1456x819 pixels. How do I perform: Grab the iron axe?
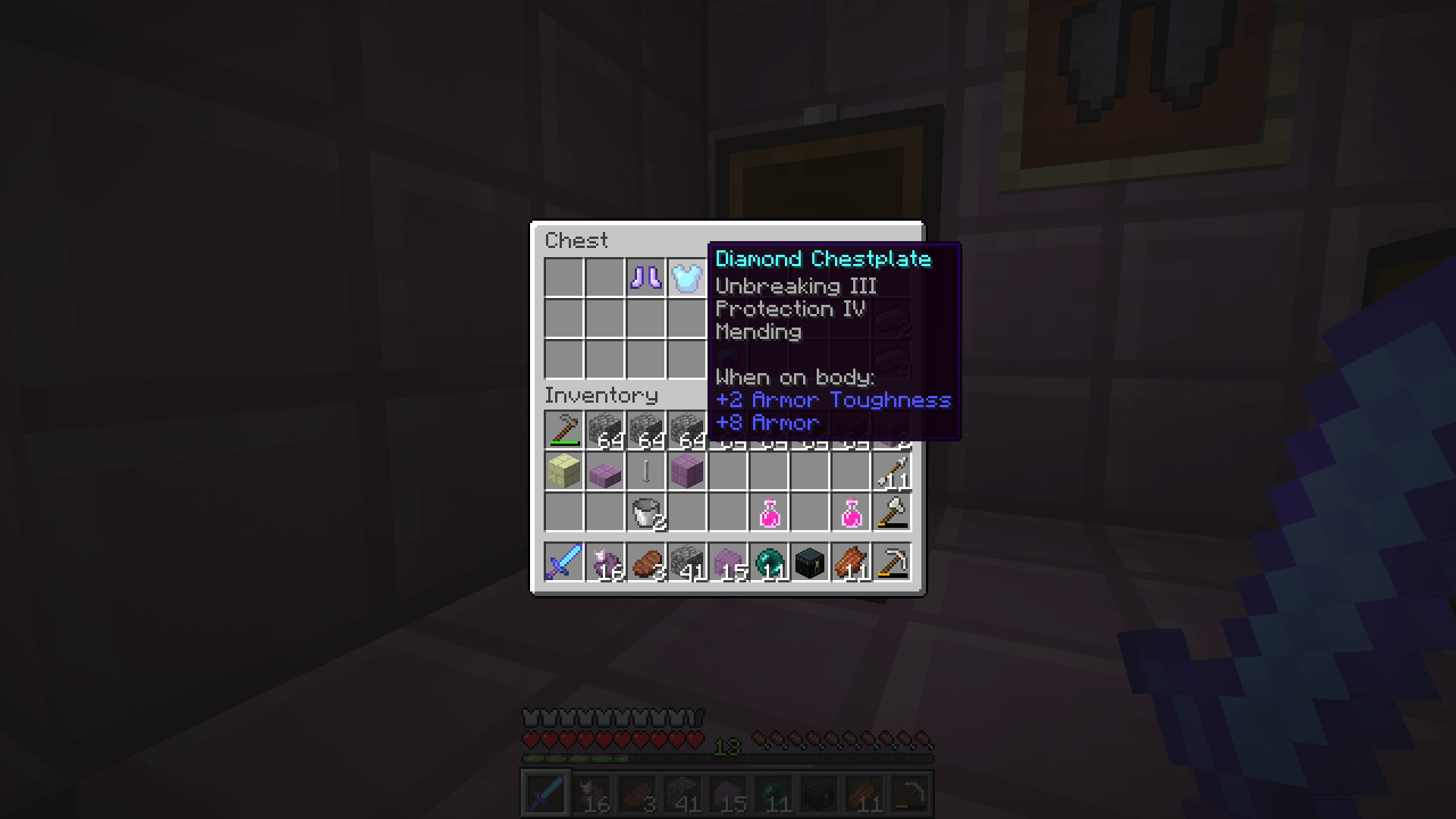[x=893, y=512]
